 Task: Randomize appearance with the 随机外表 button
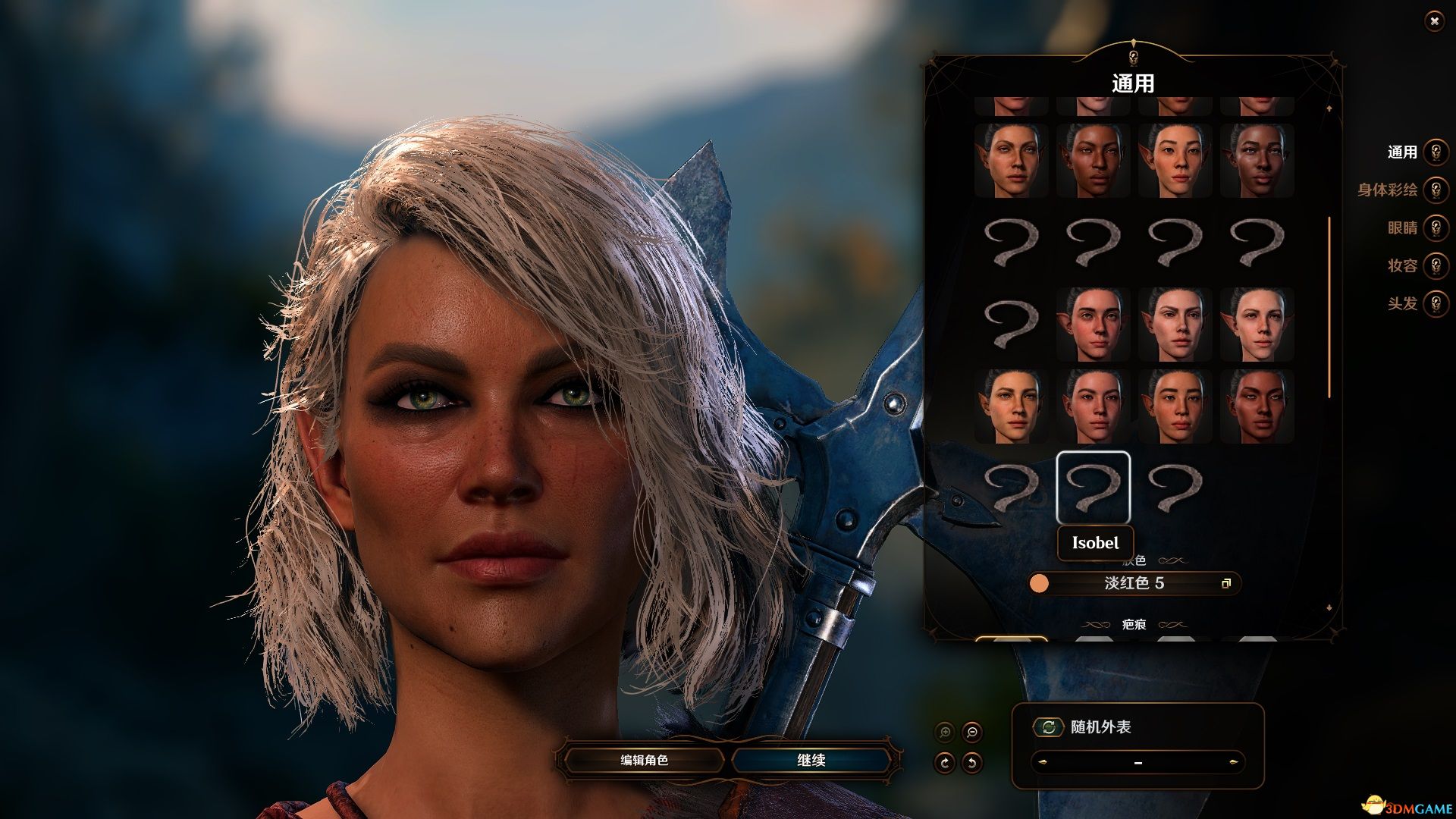pyautogui.click(x=1049, y=727)
